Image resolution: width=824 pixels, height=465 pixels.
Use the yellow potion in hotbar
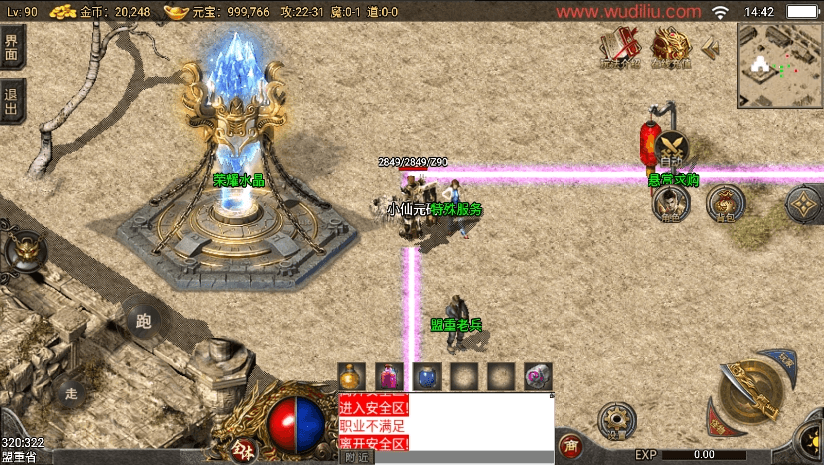click(x=350, y=376)
